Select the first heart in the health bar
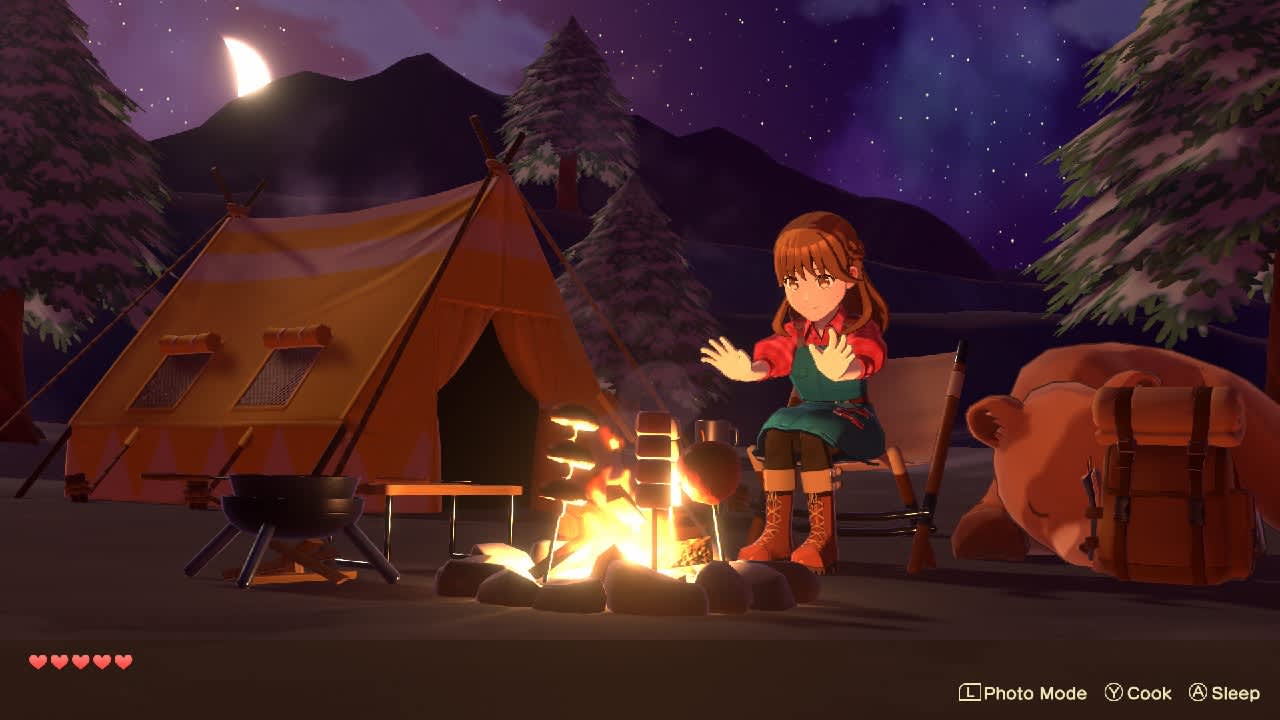Image resolution: width=1280 pixels, height=720 pixels. pos(36,662)
